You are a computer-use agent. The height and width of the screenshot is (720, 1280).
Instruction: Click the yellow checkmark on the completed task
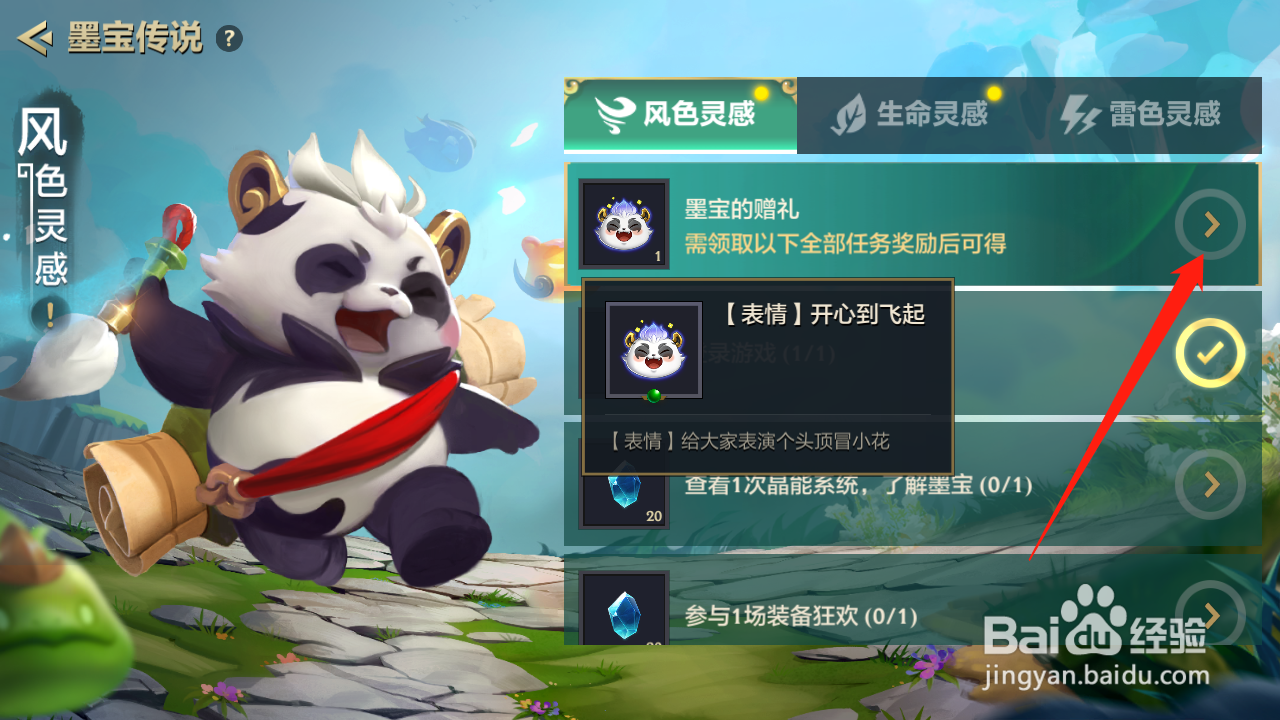click(1210, 352)
